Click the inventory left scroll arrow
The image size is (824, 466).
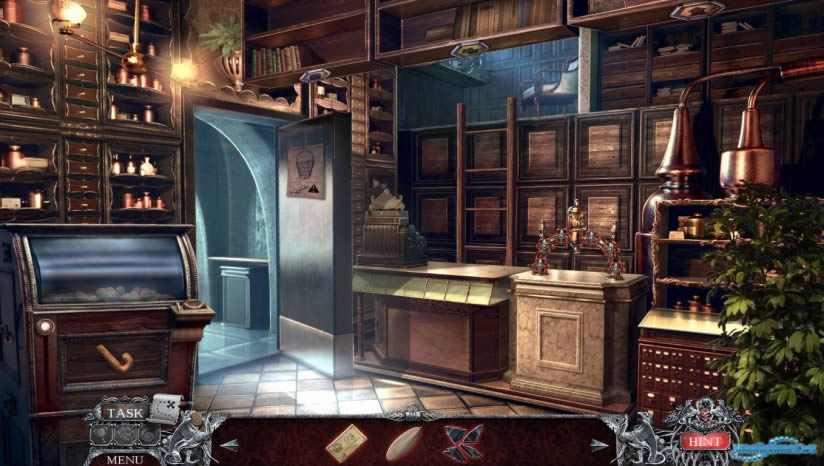tap(231, 444)
